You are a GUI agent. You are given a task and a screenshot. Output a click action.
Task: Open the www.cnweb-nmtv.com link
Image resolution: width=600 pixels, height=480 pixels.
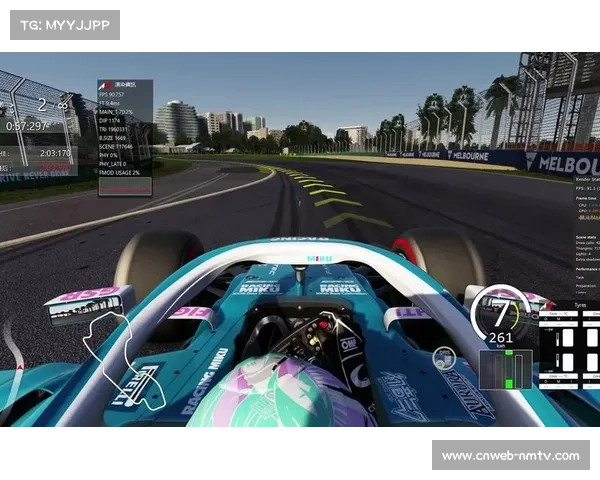click(510, 456)
